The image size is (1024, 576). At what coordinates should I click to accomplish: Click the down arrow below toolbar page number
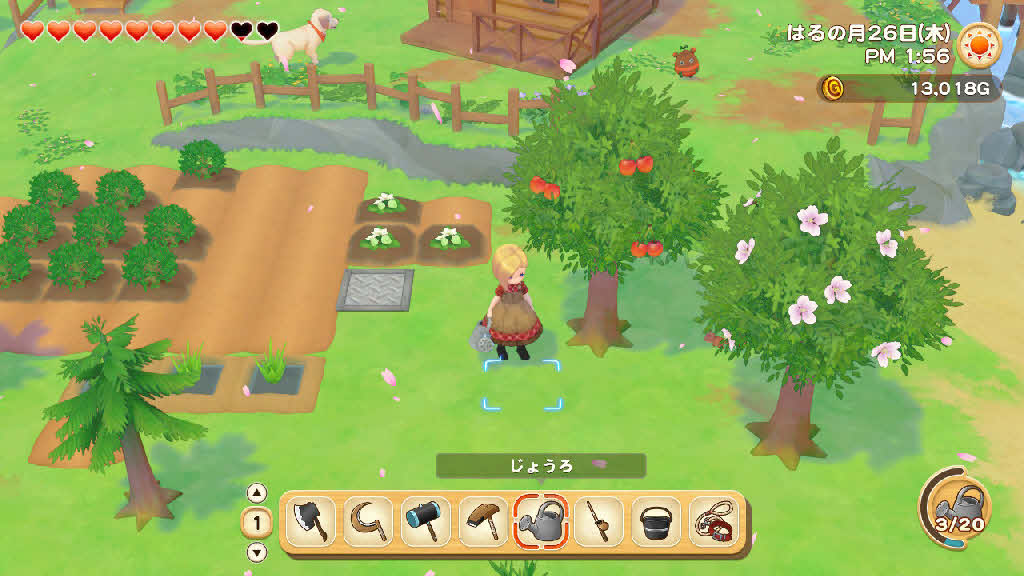coord(257,552)
